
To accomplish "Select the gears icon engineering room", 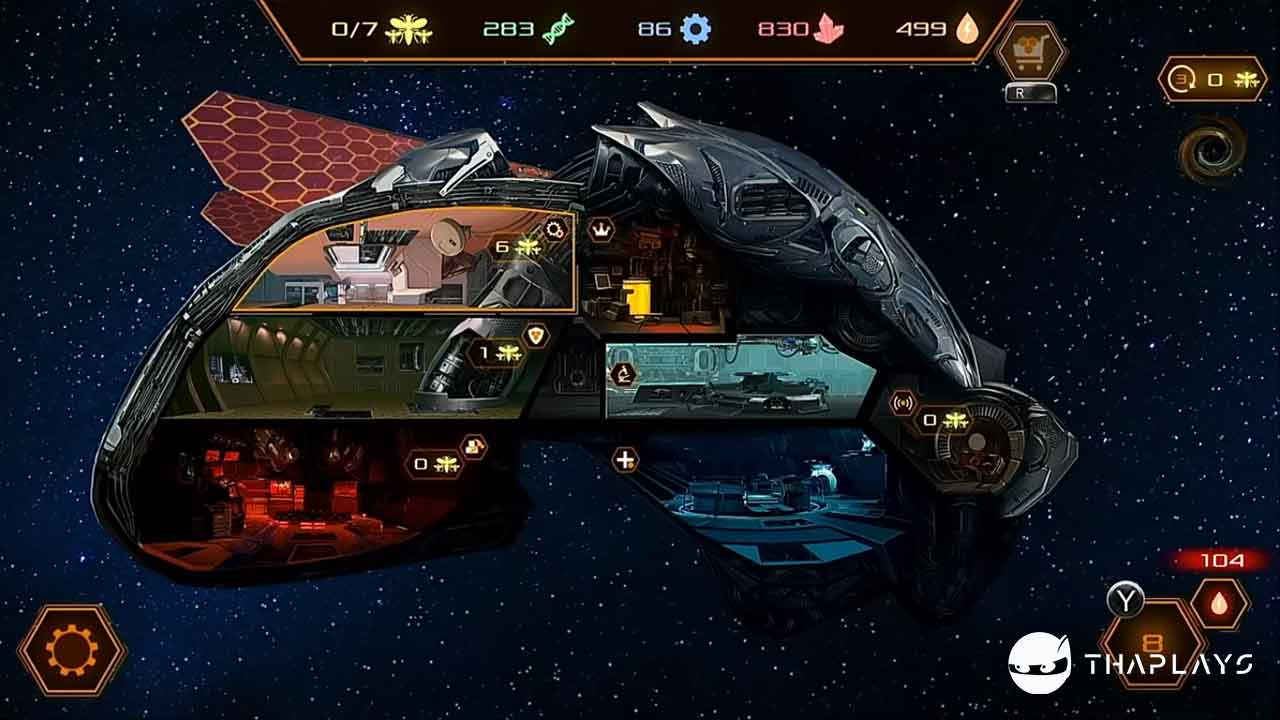I will [x=554, y=230].
